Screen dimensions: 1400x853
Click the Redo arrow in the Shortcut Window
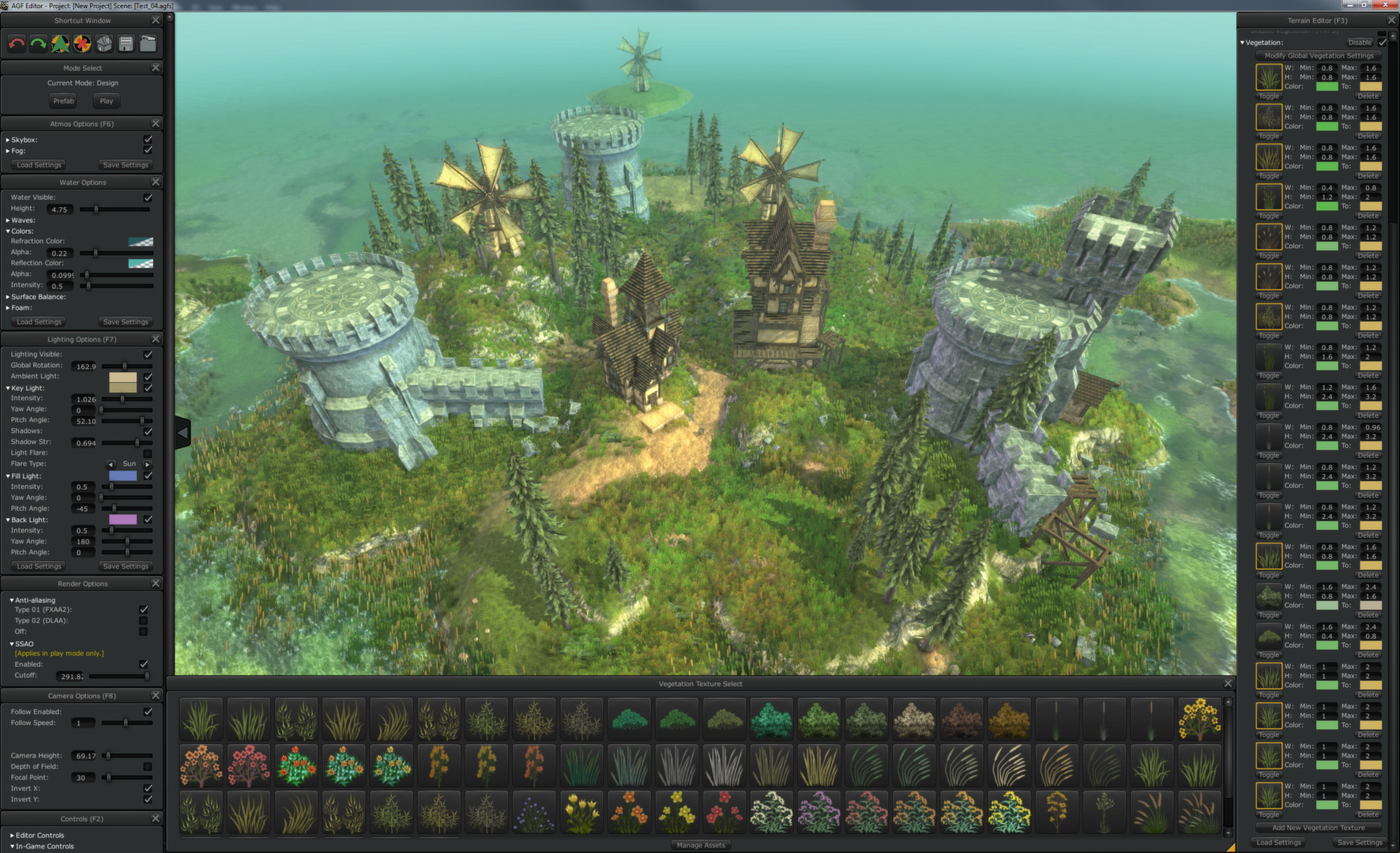[x=37, y=43]
